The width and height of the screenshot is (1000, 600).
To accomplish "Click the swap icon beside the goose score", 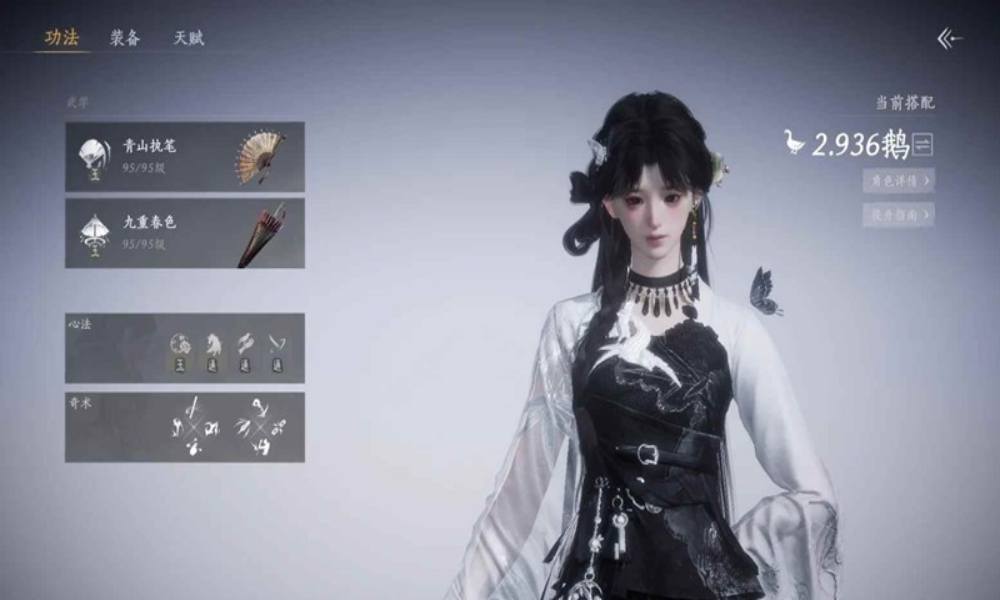I will [923, 146].
